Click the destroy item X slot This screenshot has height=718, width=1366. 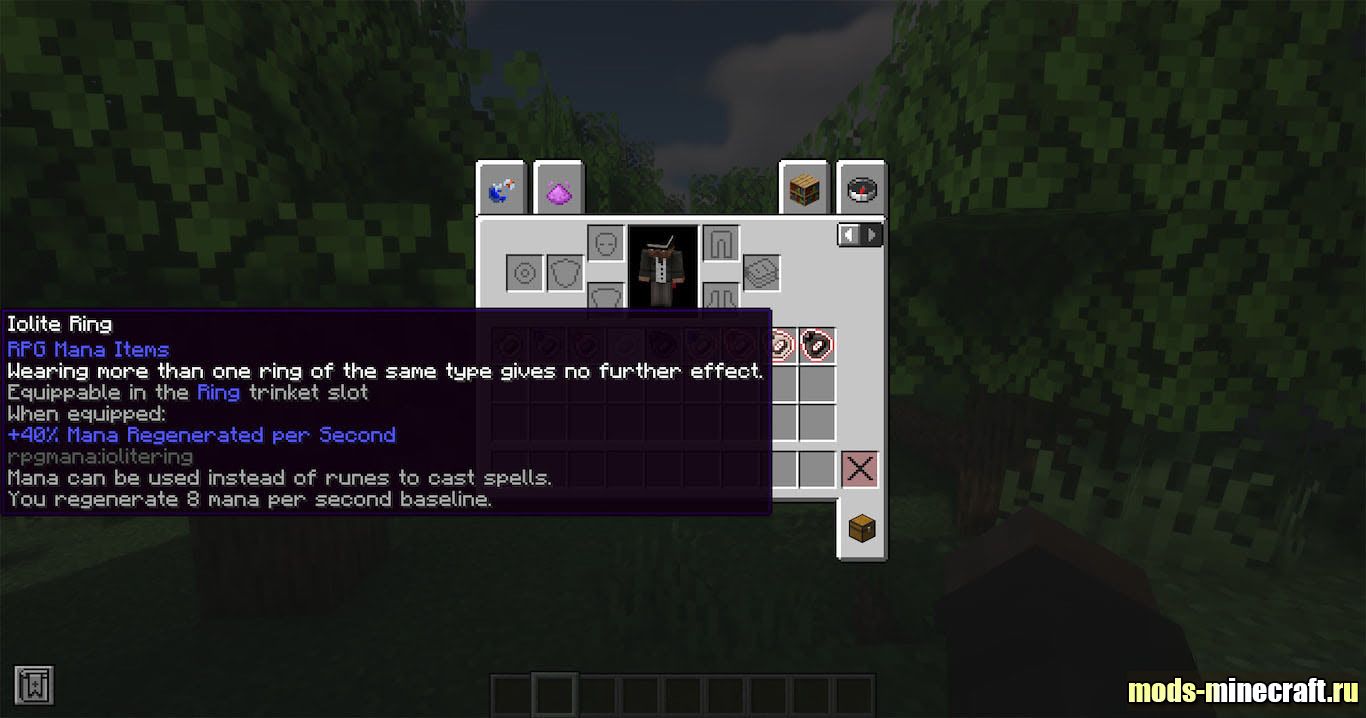[859, 468]
